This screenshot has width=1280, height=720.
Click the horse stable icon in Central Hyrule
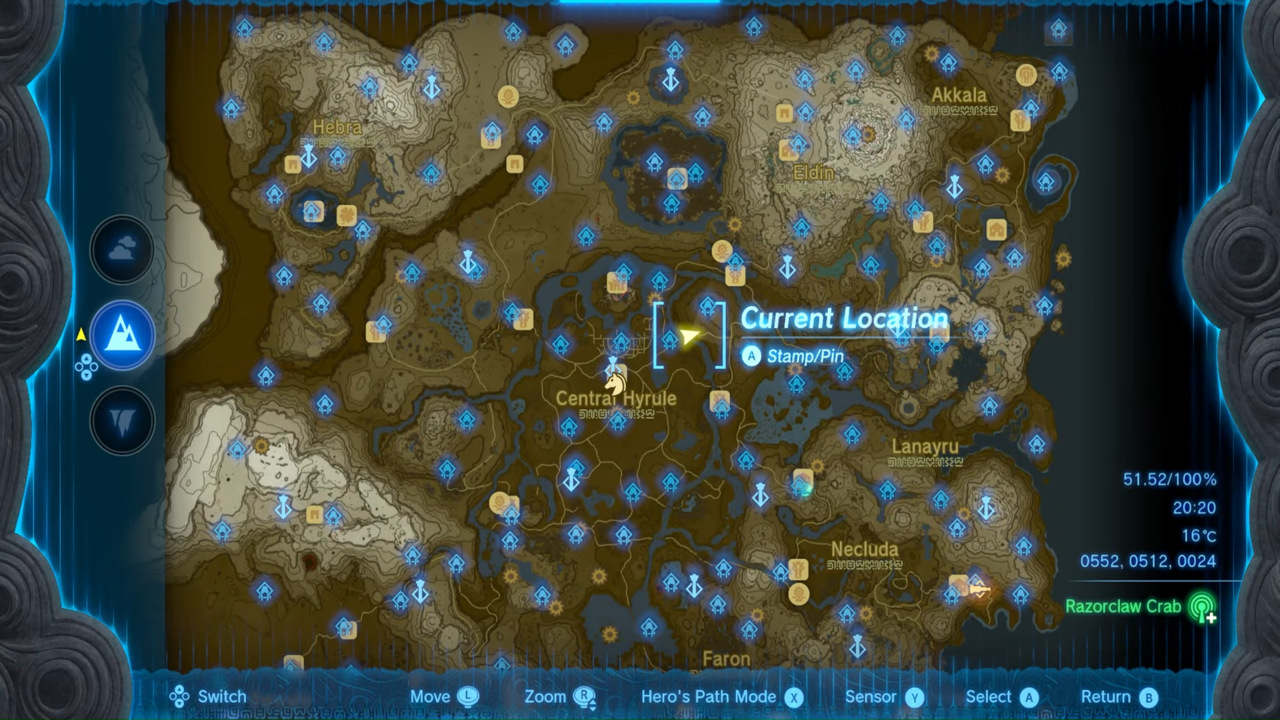(616, 381)
